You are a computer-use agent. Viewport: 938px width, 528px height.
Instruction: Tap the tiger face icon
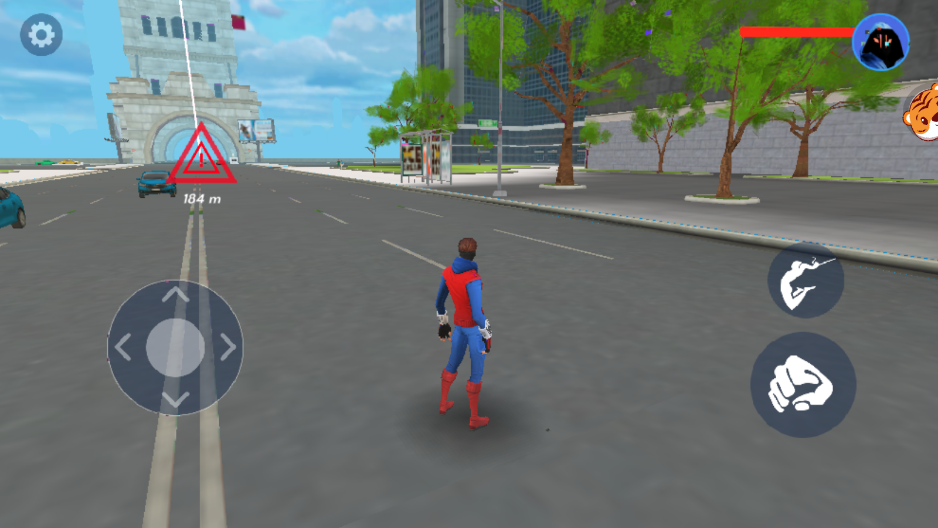(x=921, y=113)
